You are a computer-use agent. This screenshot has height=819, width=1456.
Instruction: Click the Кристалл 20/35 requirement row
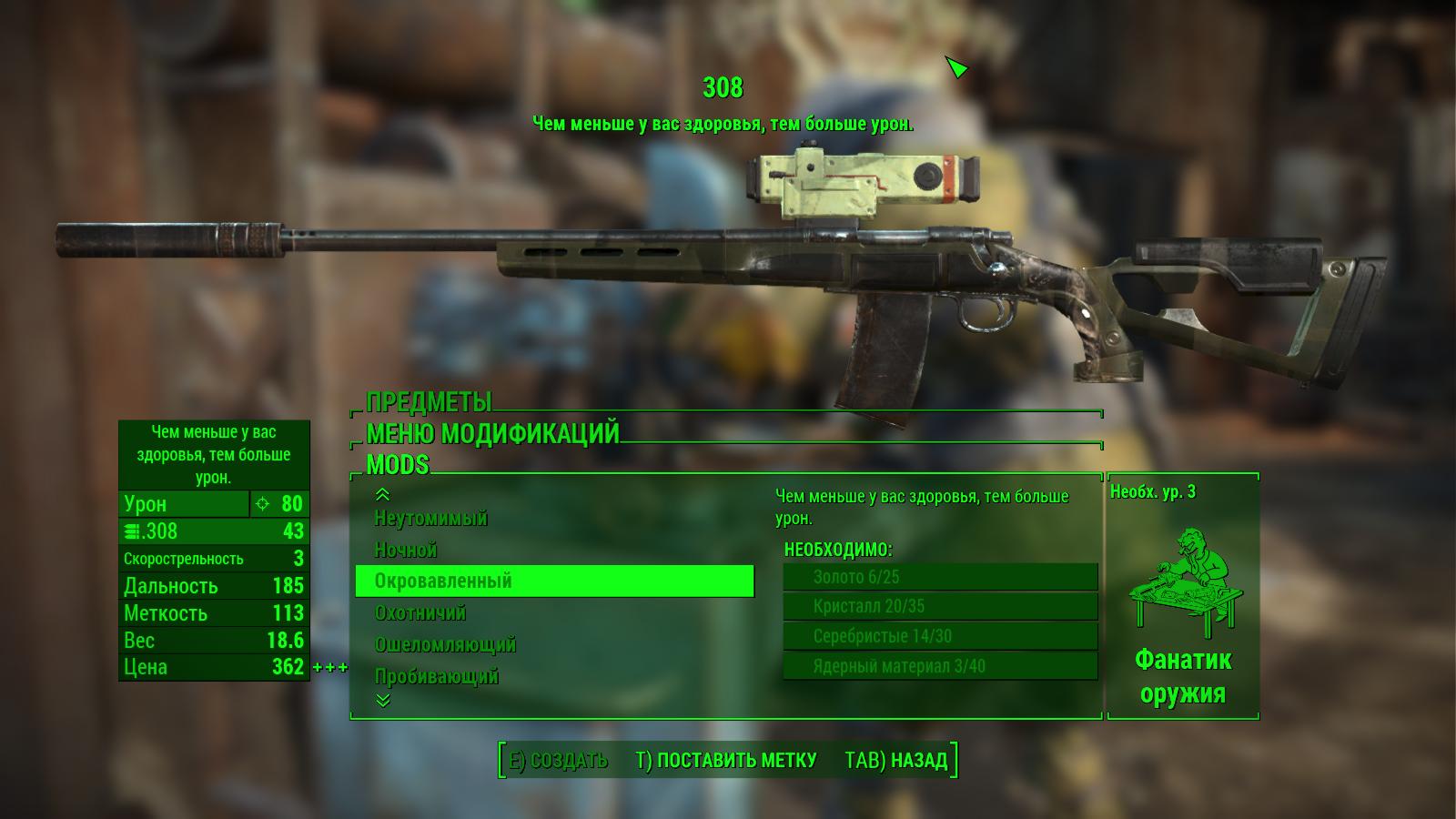coord(940,607)
